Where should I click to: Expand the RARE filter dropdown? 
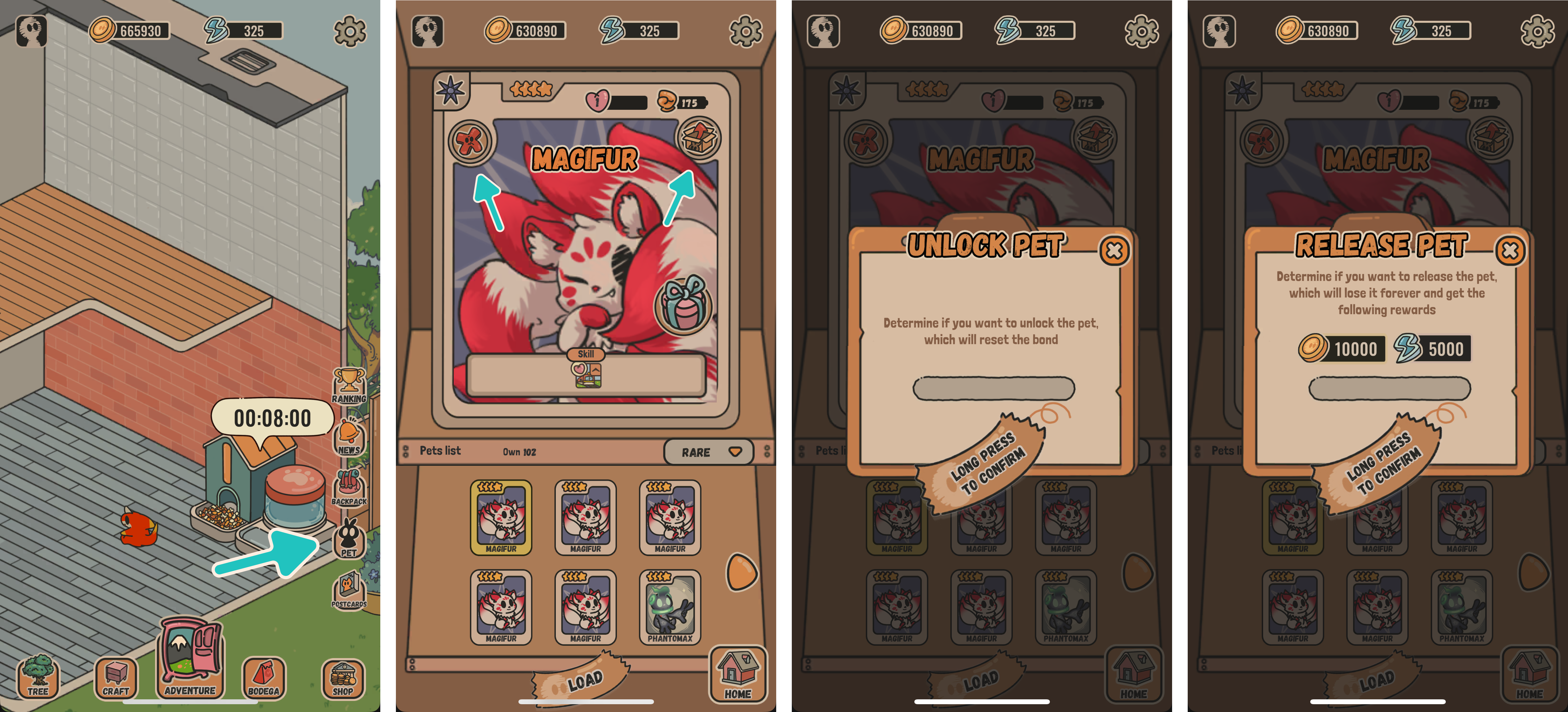click(x=709, y=452)
